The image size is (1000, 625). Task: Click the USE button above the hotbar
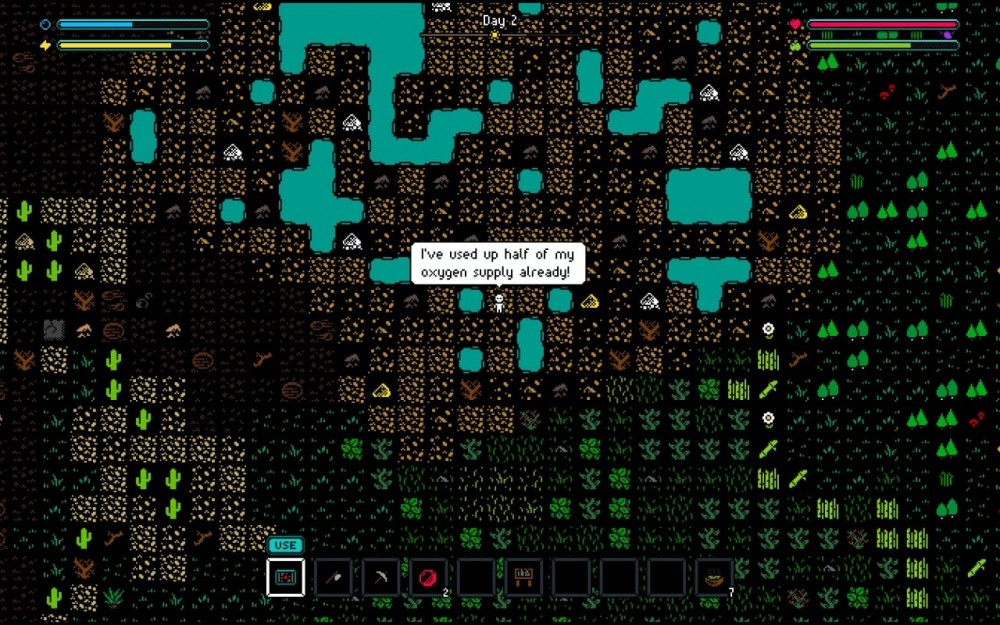tap(285, 545)
